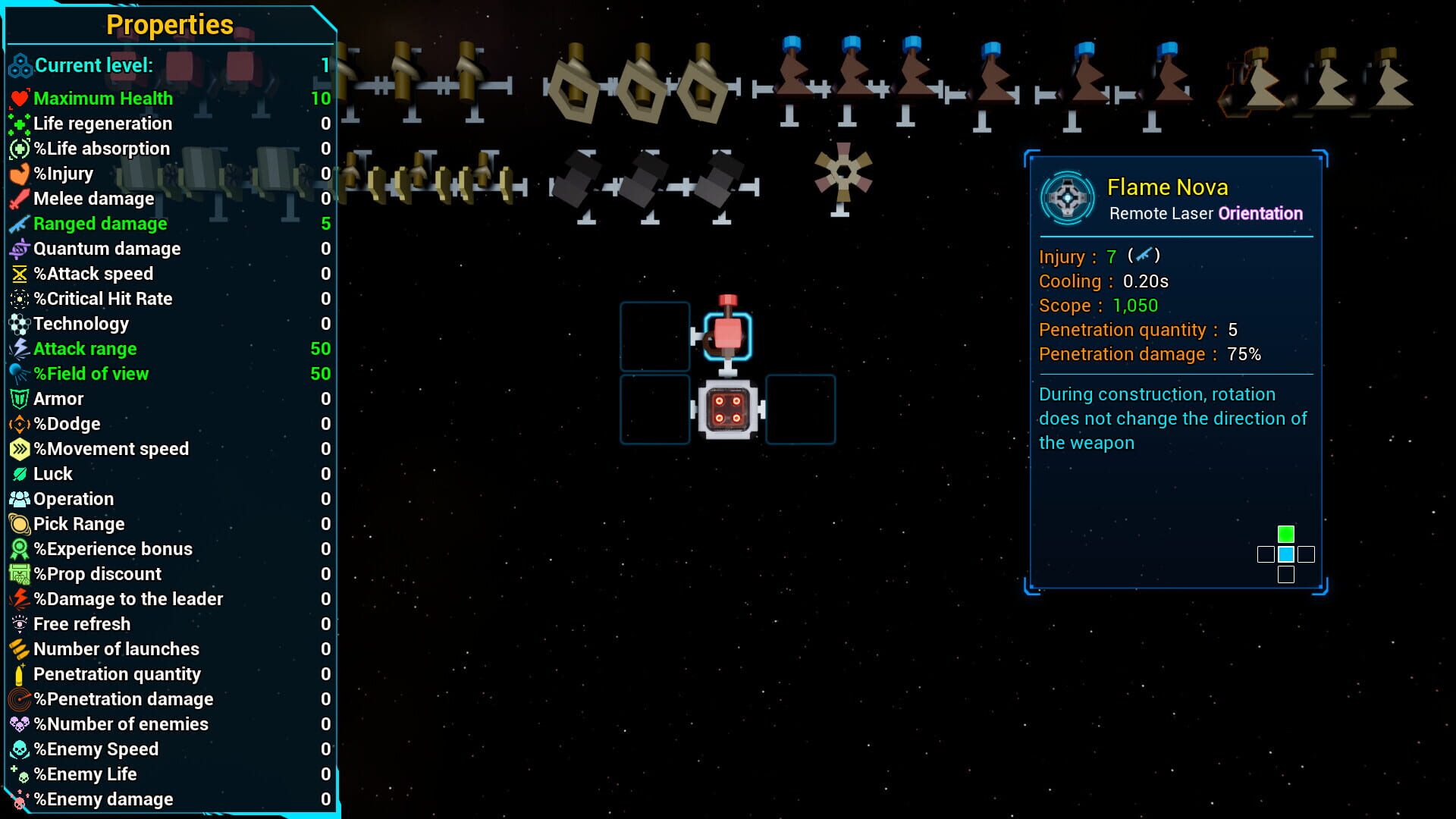This screenshot has height=819, width=1456.
Task: Toggle the blue orientation square
Action: tap(1285, 555)
